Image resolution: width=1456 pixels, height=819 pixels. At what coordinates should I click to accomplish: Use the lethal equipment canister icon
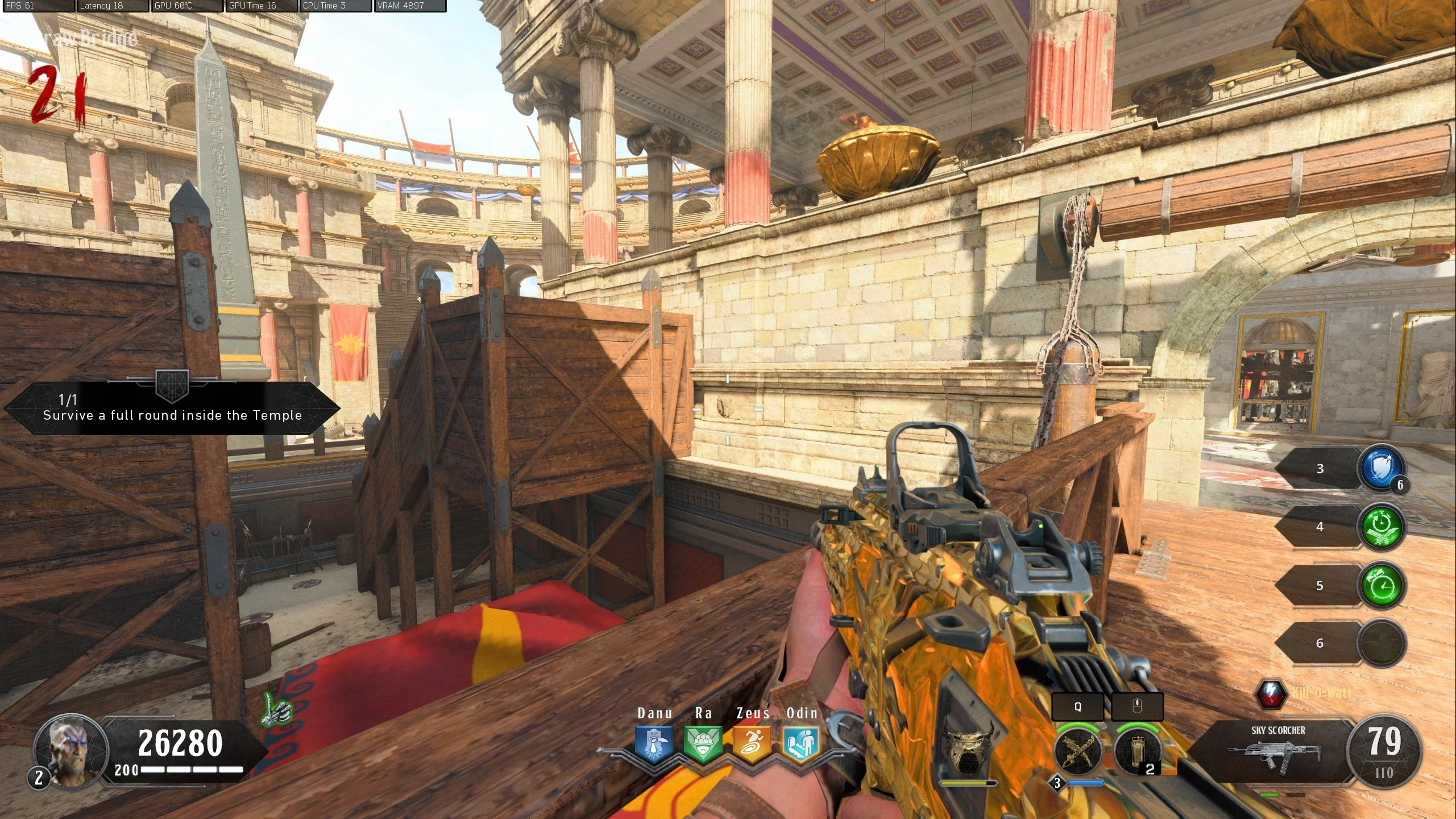pyautogui.click(x=1137, y=751)
